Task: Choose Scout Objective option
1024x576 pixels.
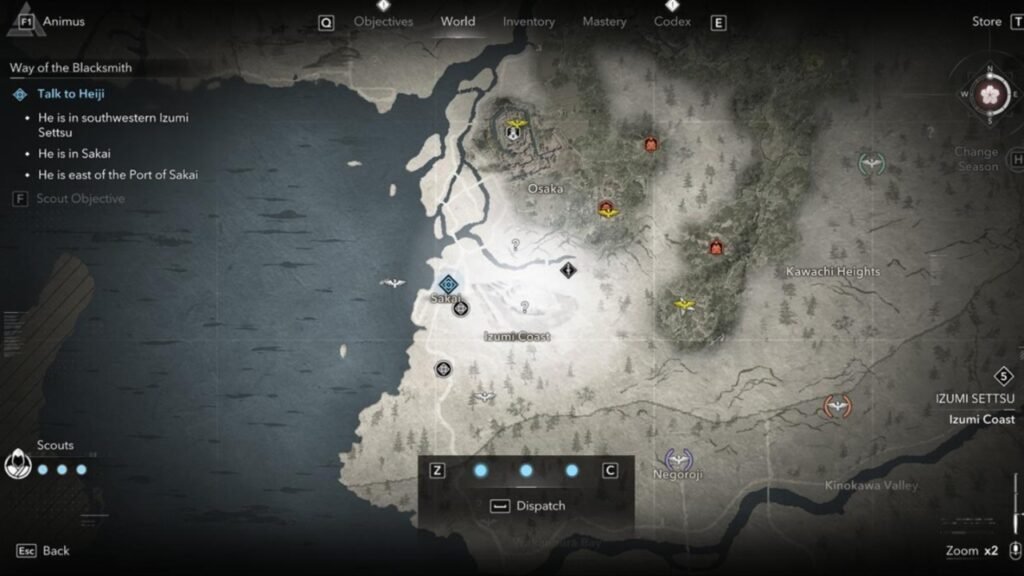Action: [x=80, y=198]
